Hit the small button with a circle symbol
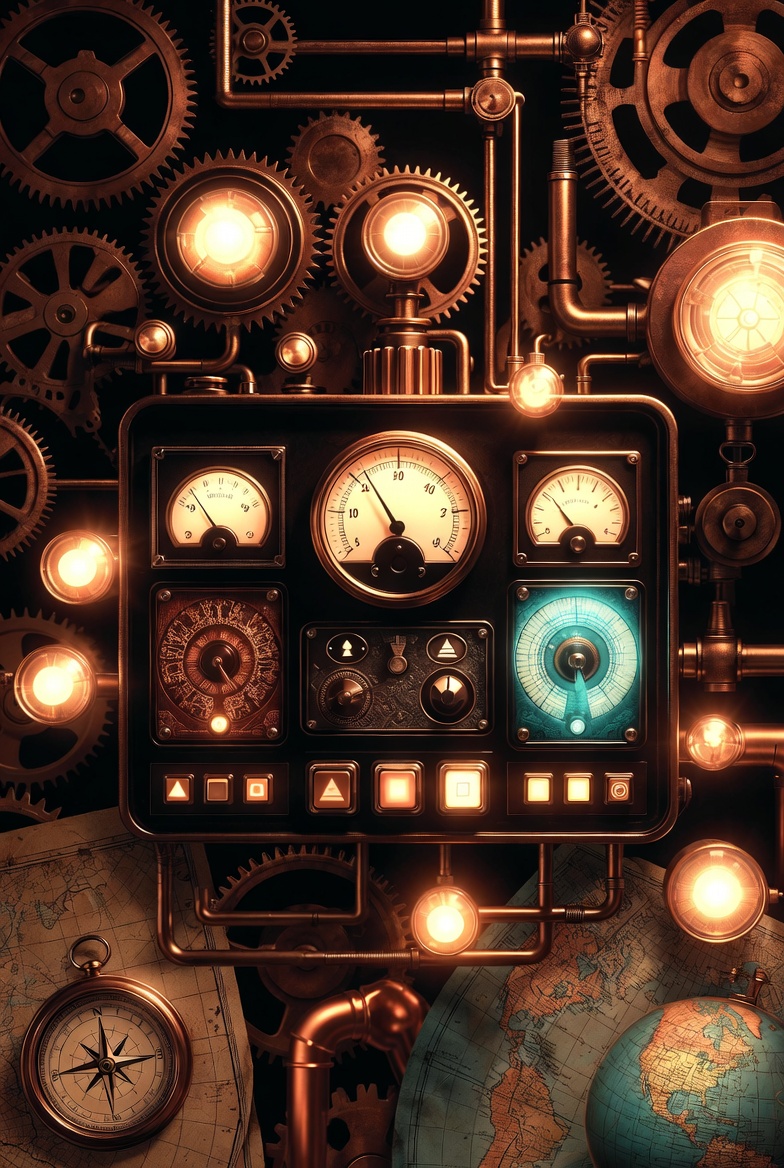Screen dimensions: 784x1168 [618, 789]
